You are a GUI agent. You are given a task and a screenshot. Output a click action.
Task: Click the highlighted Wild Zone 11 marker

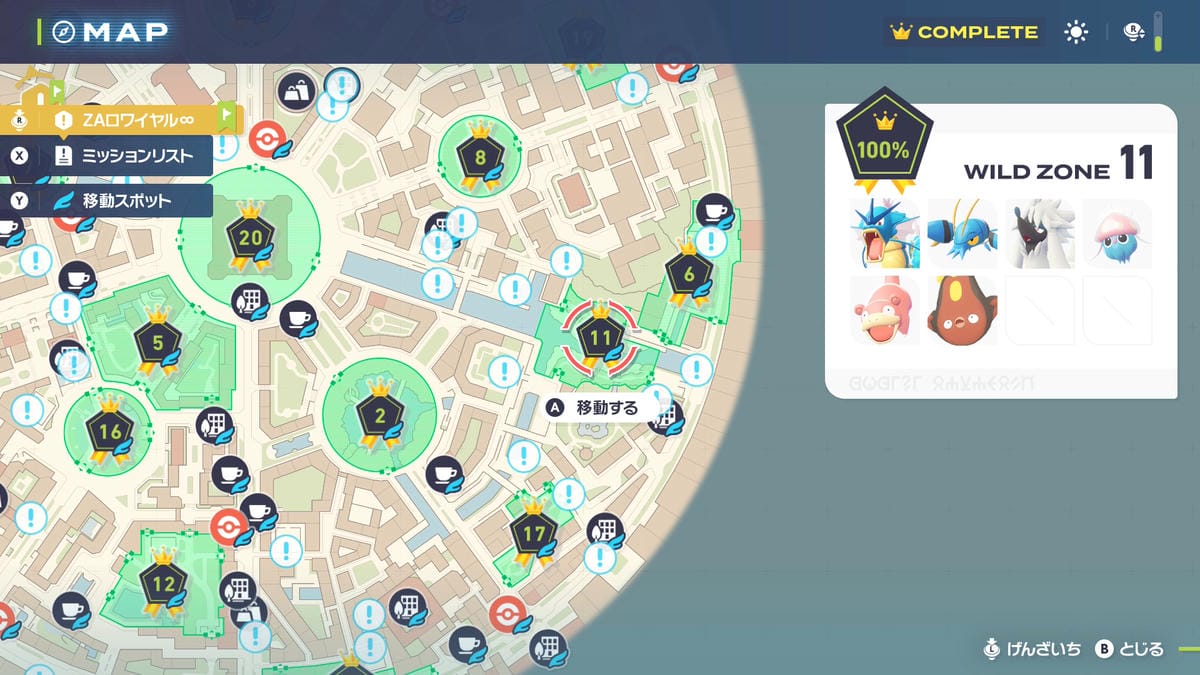click(x=599, y=338)
